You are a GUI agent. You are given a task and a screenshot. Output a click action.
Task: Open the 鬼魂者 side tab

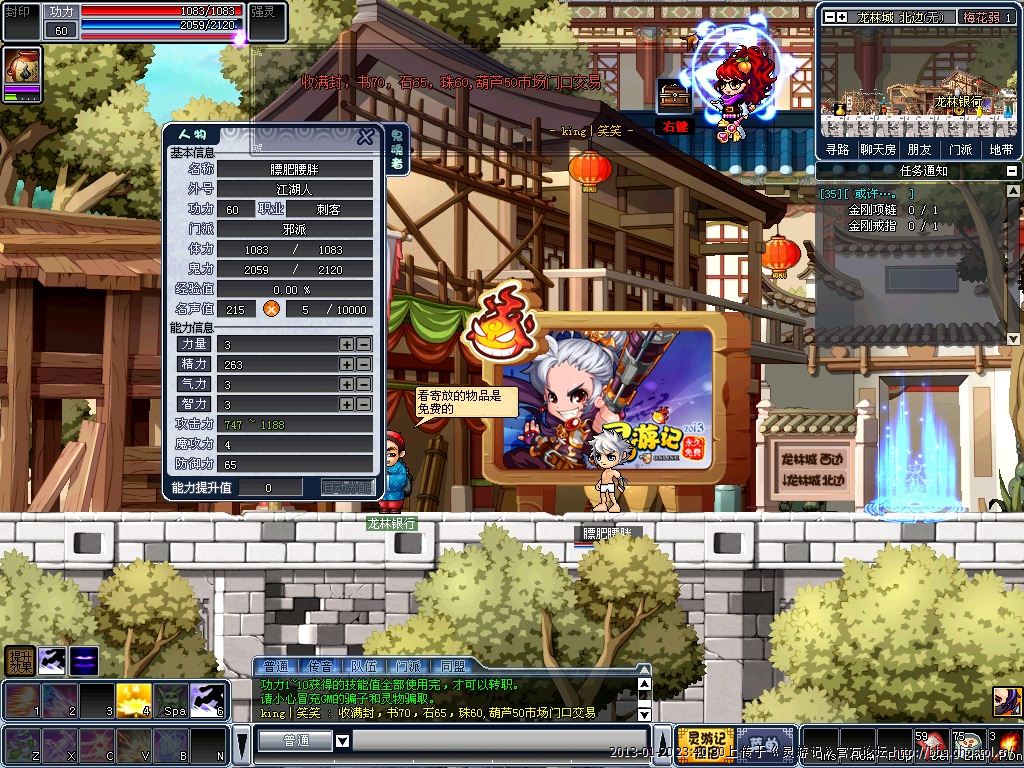[396, 149]
